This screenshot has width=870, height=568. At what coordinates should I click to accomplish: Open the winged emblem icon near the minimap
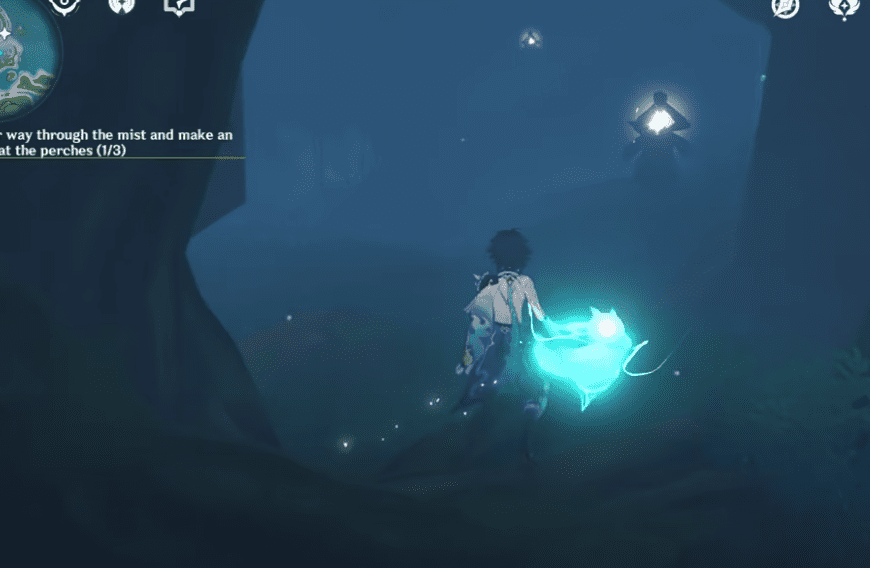coord(123,7)
